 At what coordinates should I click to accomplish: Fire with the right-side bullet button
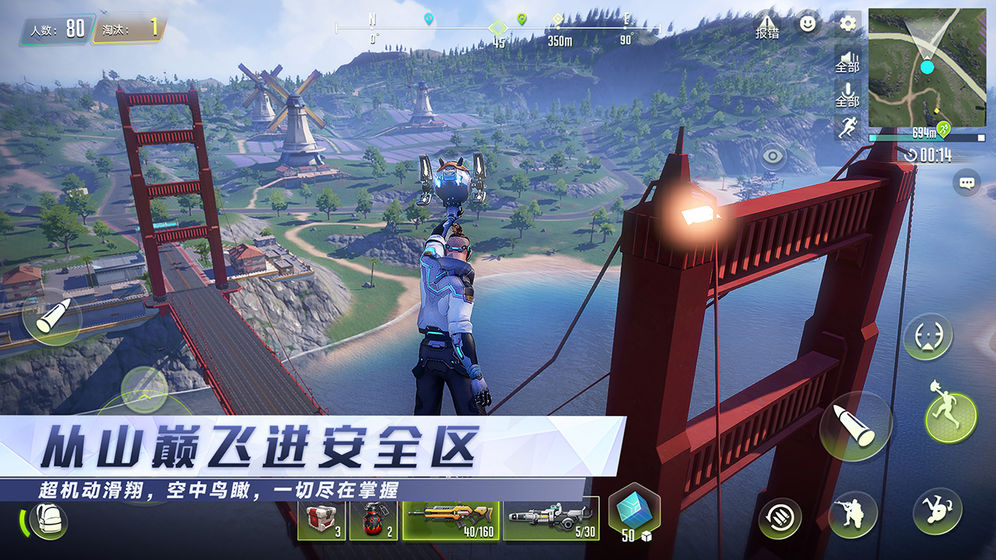point(855,425)
